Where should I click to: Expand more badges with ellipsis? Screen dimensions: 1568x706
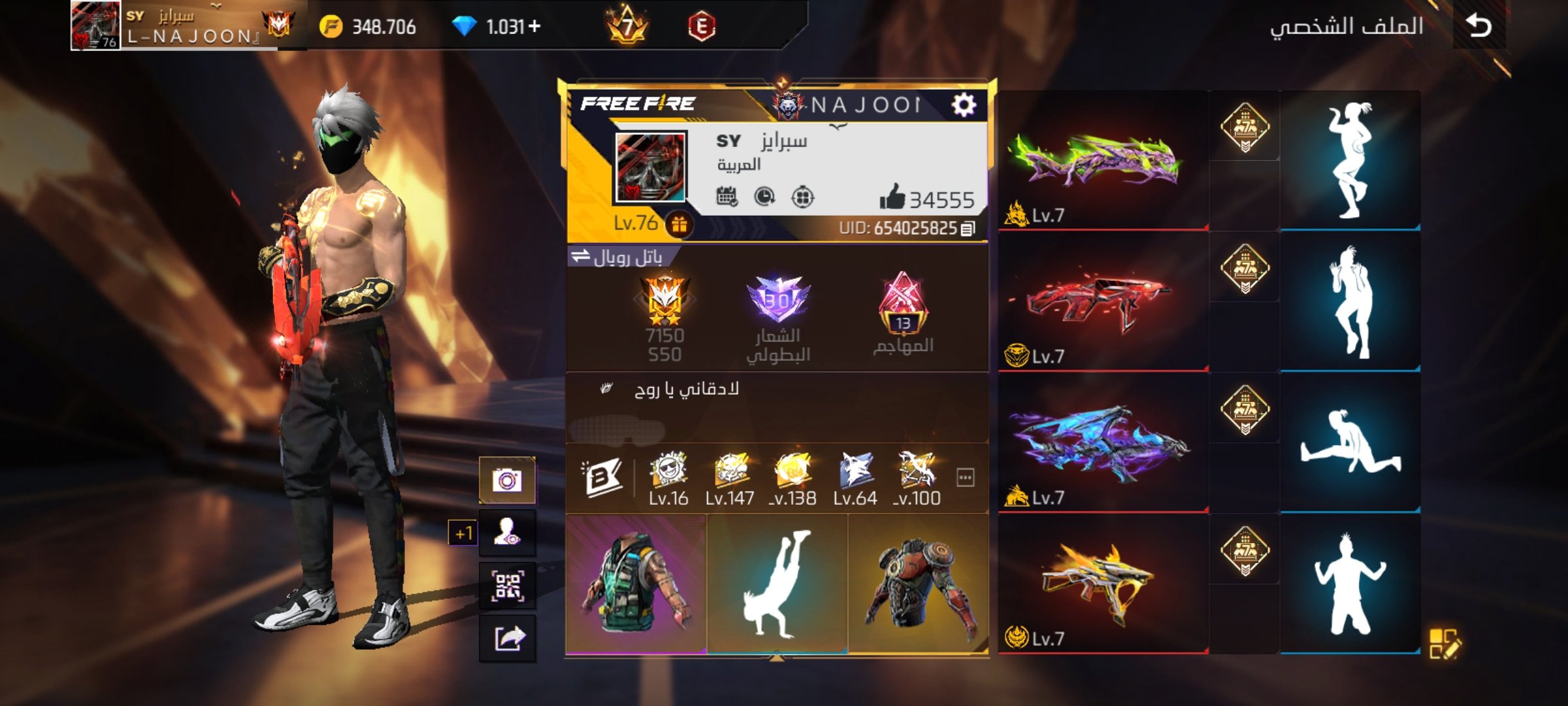(965, 478)
